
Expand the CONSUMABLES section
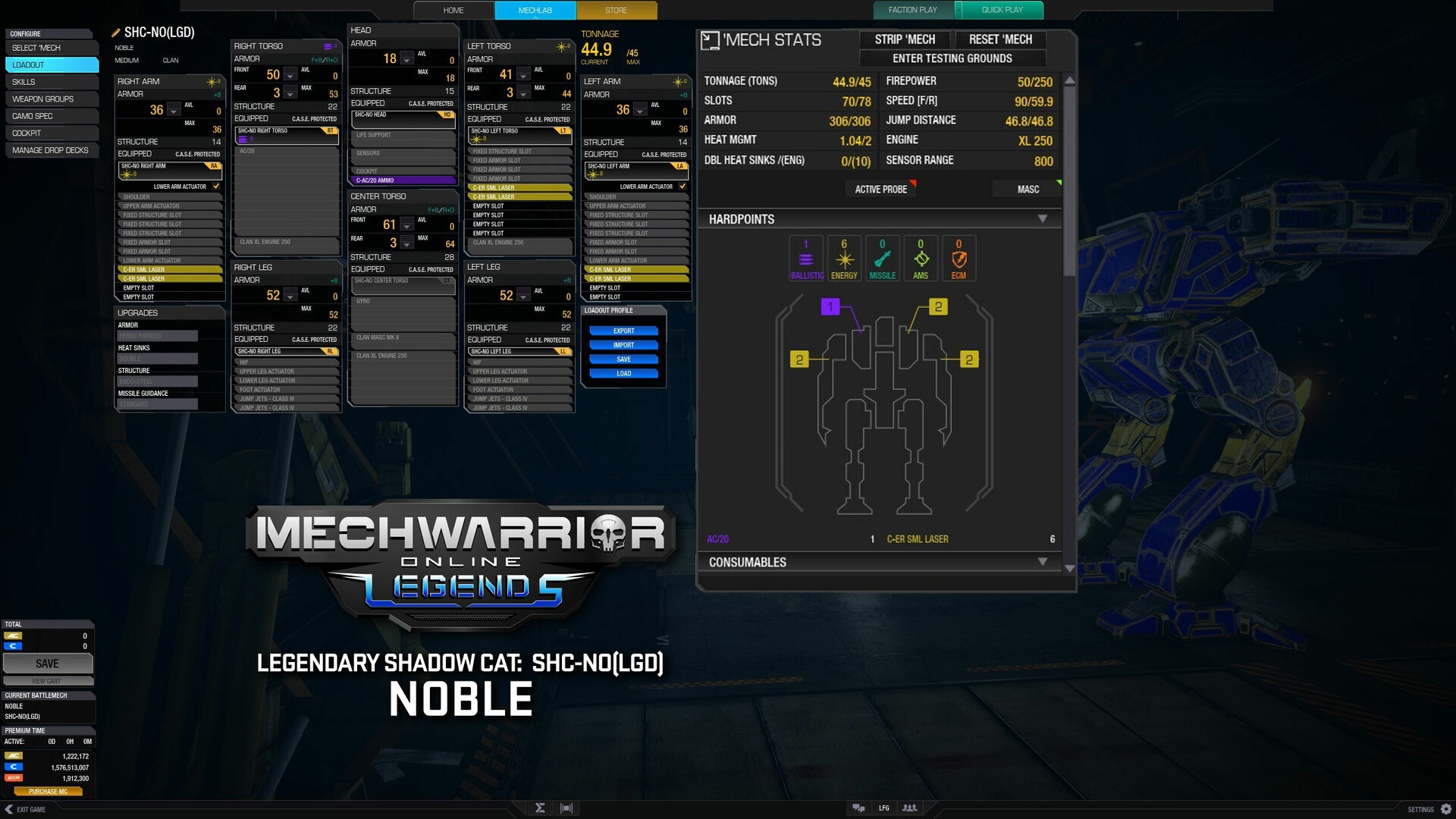[1044, 562]
